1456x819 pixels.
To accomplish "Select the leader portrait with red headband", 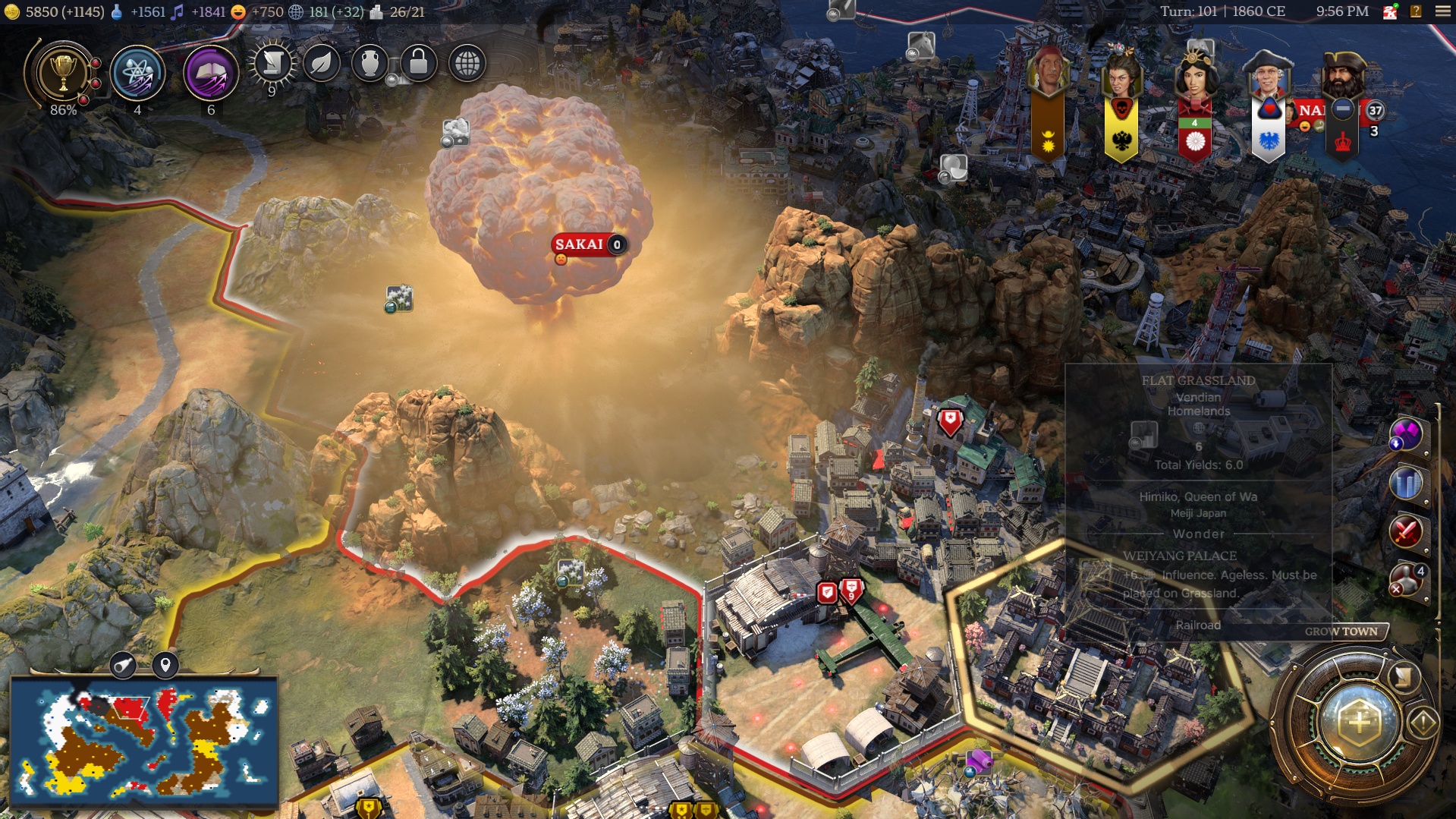I will point(1048,73).
